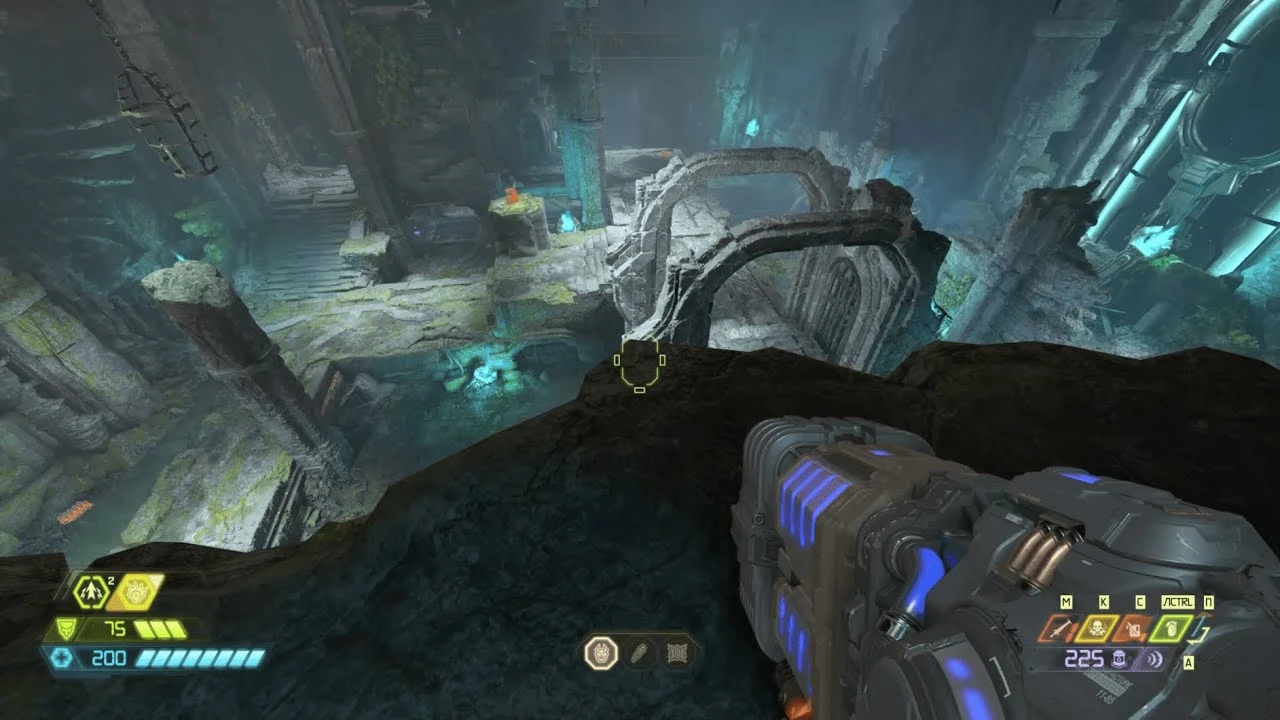Select the K keybind tab label
This screenshot has height=720, width=1280.
click(x=1103, y=601)
